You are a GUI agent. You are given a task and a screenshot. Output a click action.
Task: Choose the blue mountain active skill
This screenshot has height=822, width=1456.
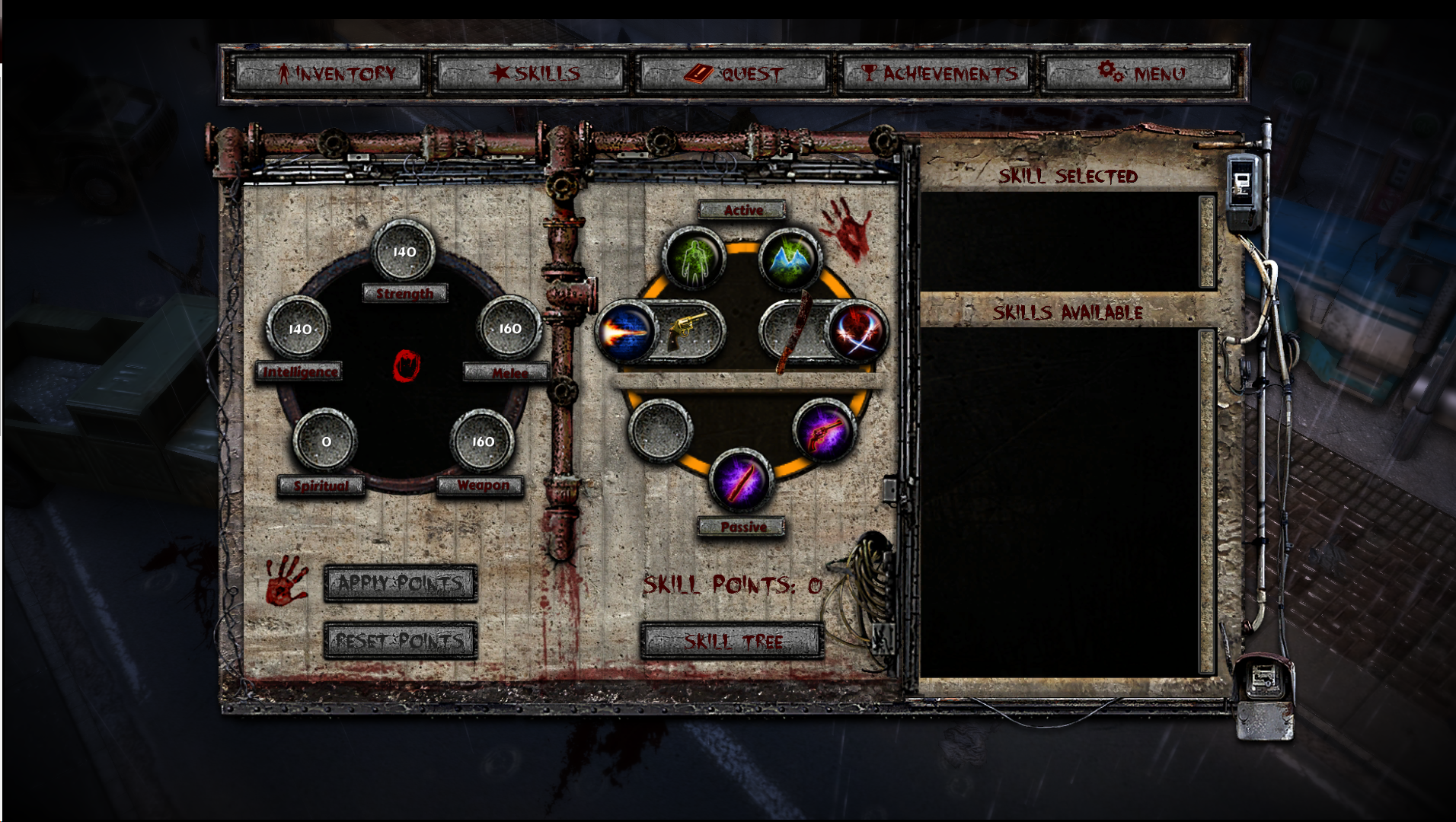click(790, 260)
